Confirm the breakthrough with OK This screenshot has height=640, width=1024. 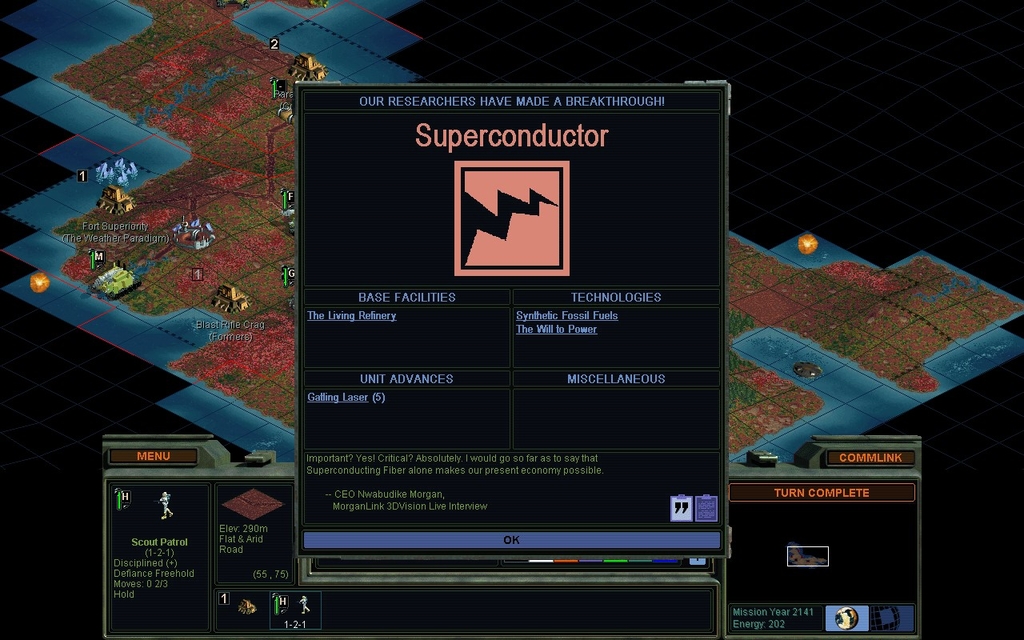(x=511, y=540)
